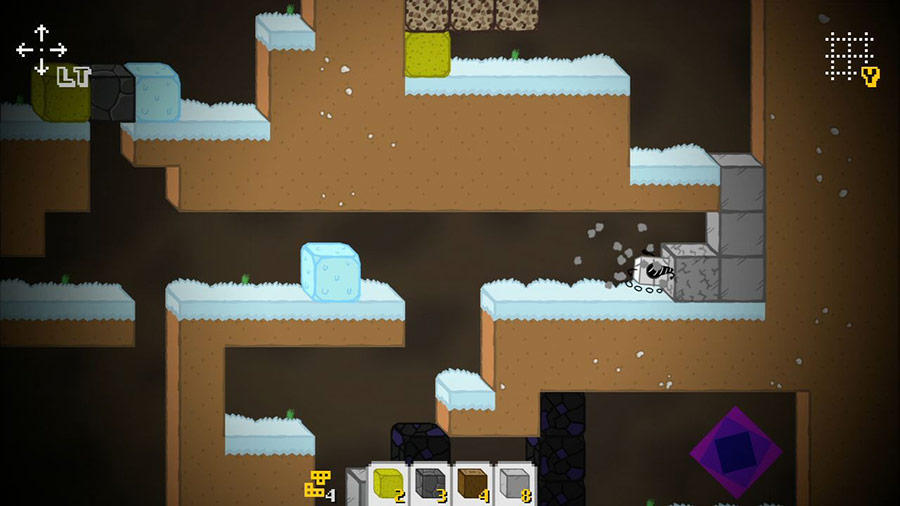Select the light gray stone block slot

(x=516, y=484)
